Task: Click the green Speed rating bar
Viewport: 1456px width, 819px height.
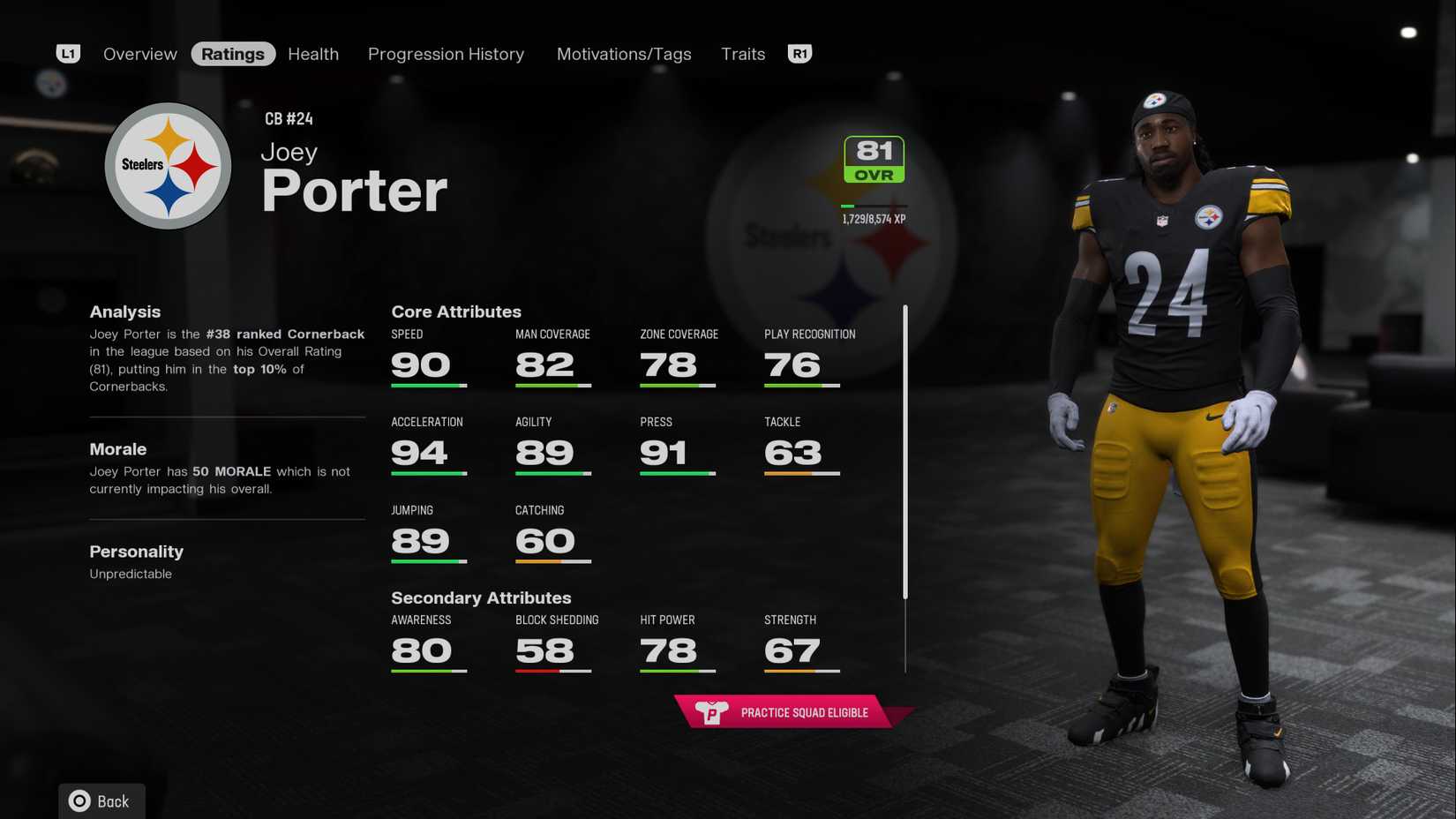Action: coord(429,386)
